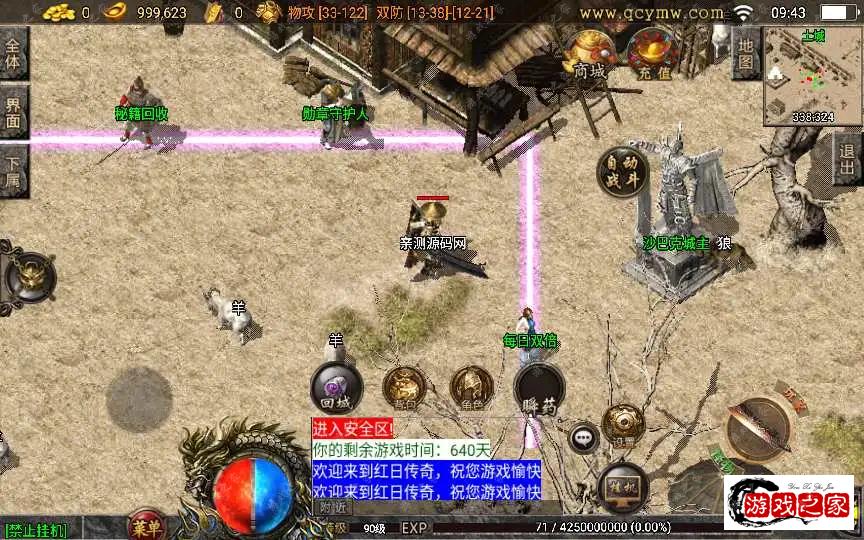
Task: Open the 商城 shop
Action: [589, 53]
